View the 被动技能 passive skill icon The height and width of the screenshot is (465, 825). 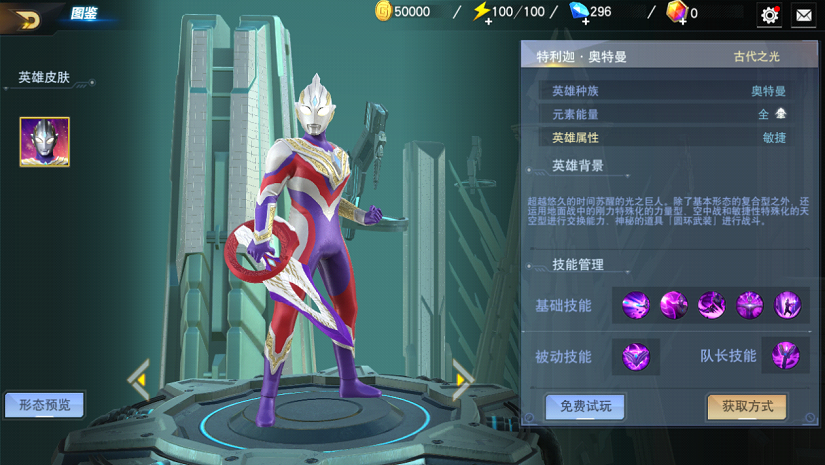click(636, 356)
